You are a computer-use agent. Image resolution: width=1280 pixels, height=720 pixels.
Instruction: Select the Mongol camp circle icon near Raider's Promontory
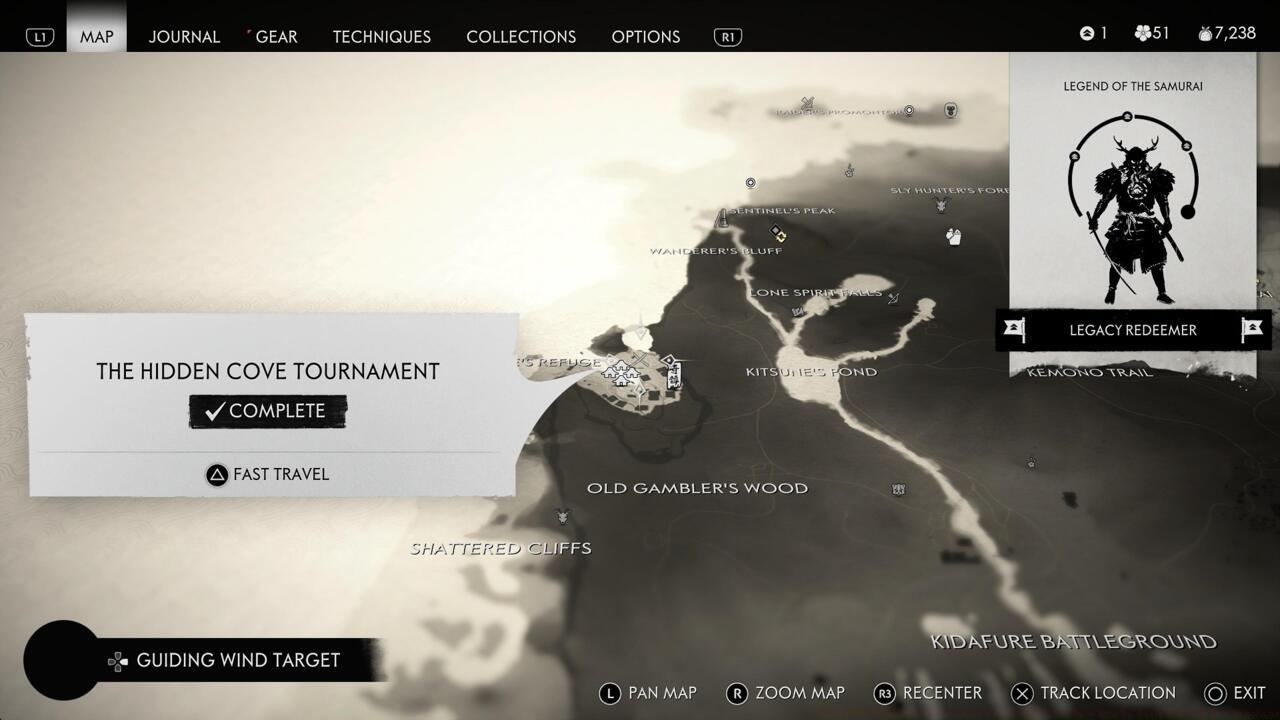coord(908,111)
